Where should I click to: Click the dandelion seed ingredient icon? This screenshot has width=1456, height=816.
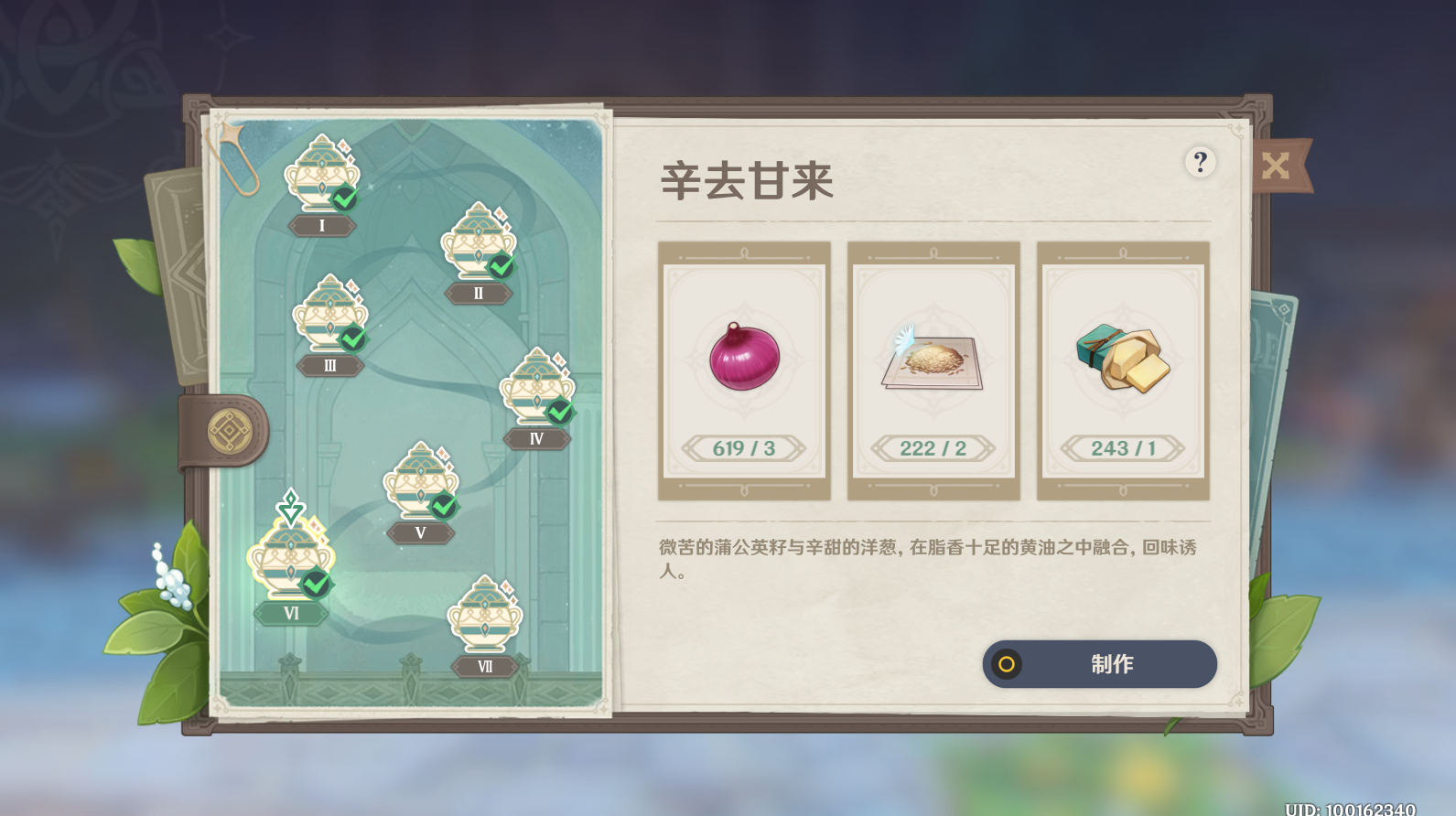tap(933, 359)
